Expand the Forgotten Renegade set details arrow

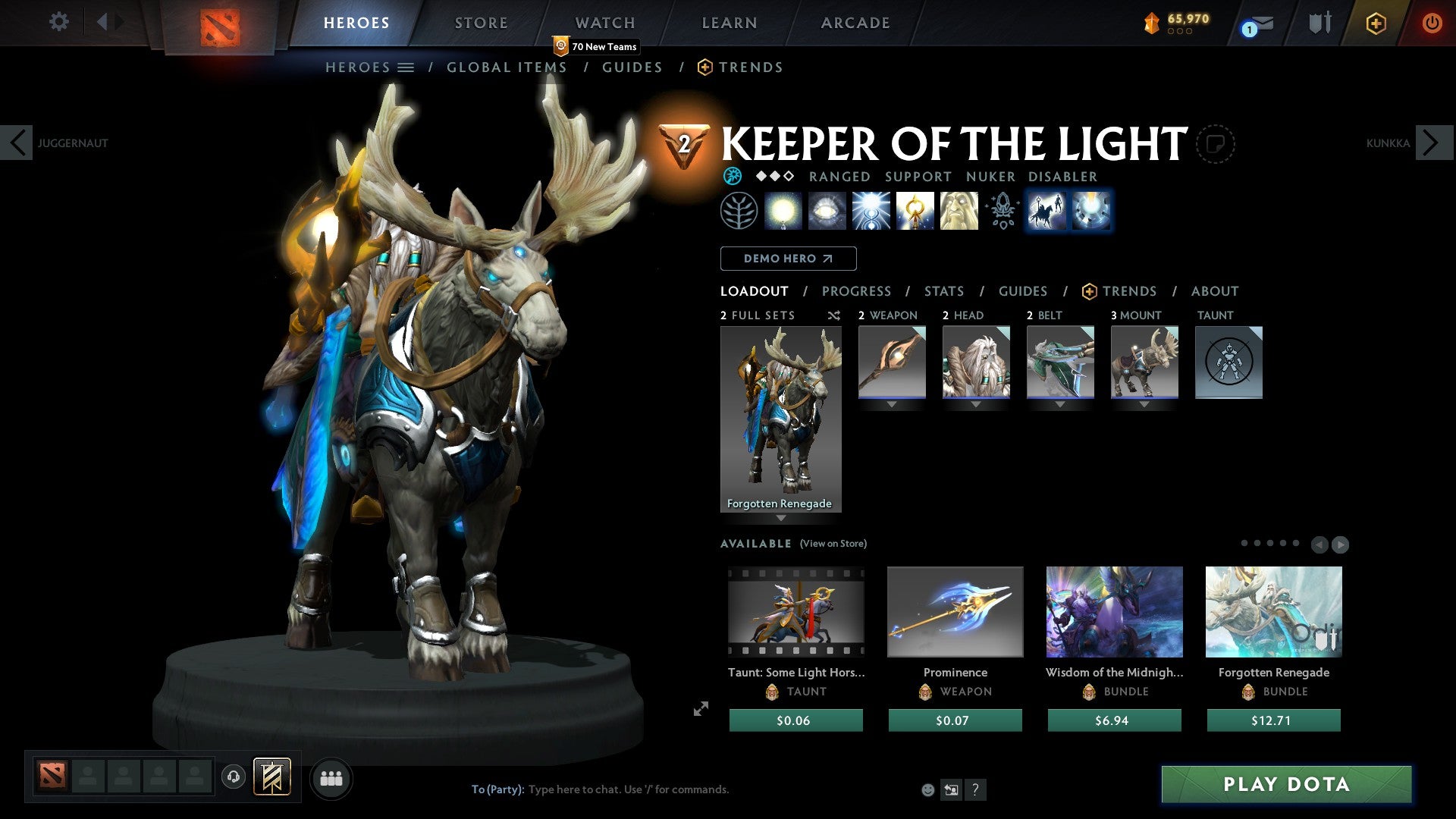tap(781, 519)
